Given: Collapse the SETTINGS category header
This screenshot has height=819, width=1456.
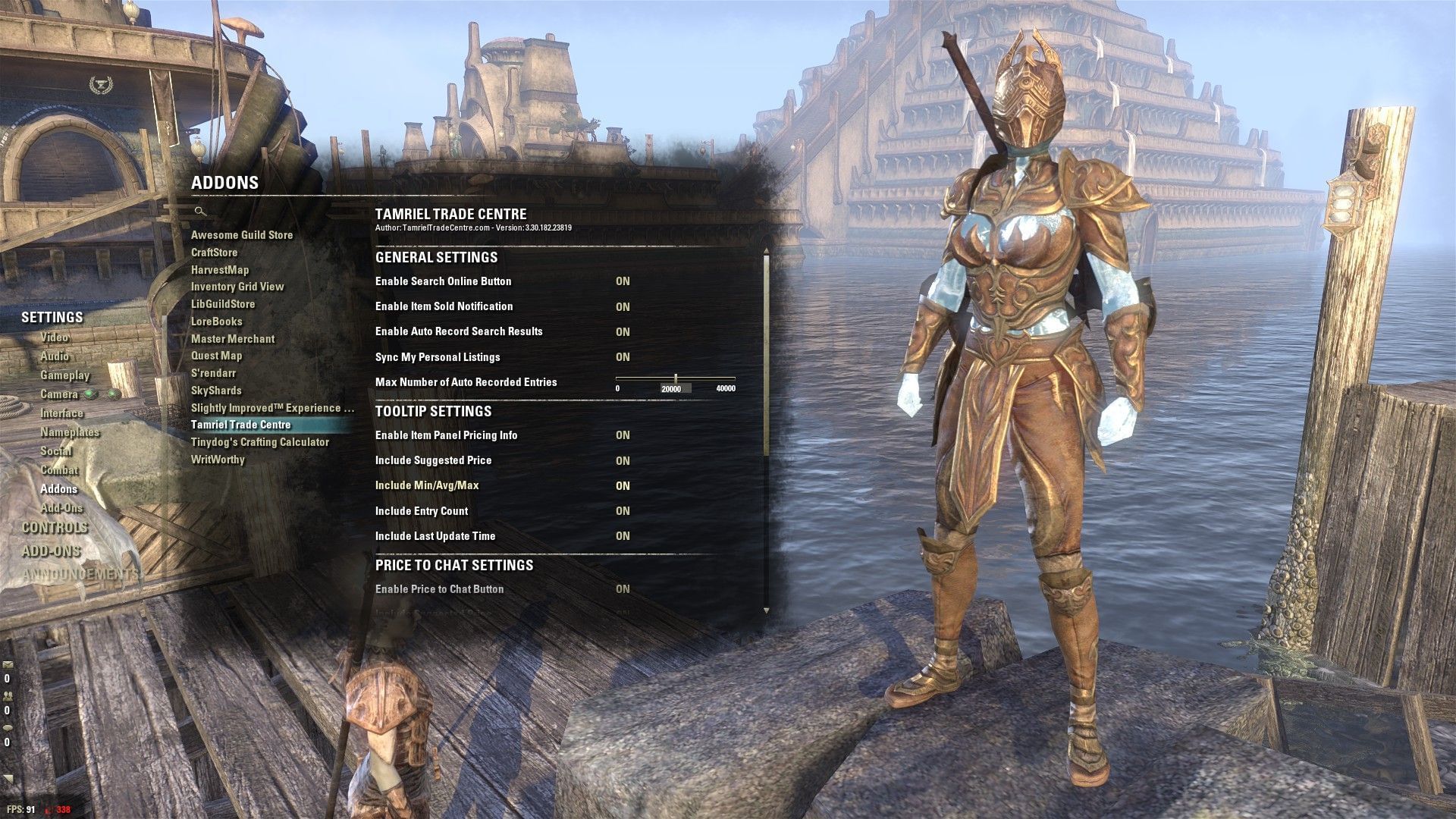Looking at the screenshot, I should coord(52,318).
